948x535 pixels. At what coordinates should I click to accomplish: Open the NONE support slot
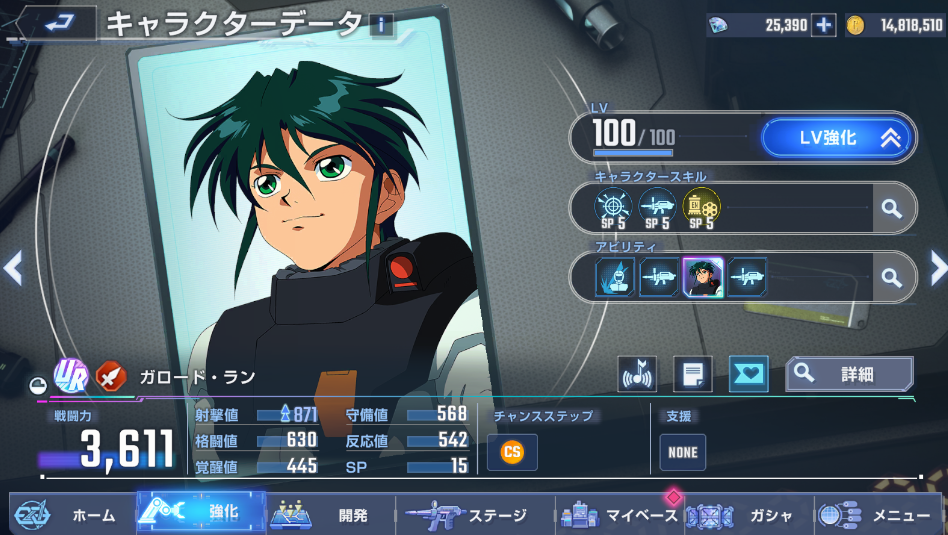682,452
